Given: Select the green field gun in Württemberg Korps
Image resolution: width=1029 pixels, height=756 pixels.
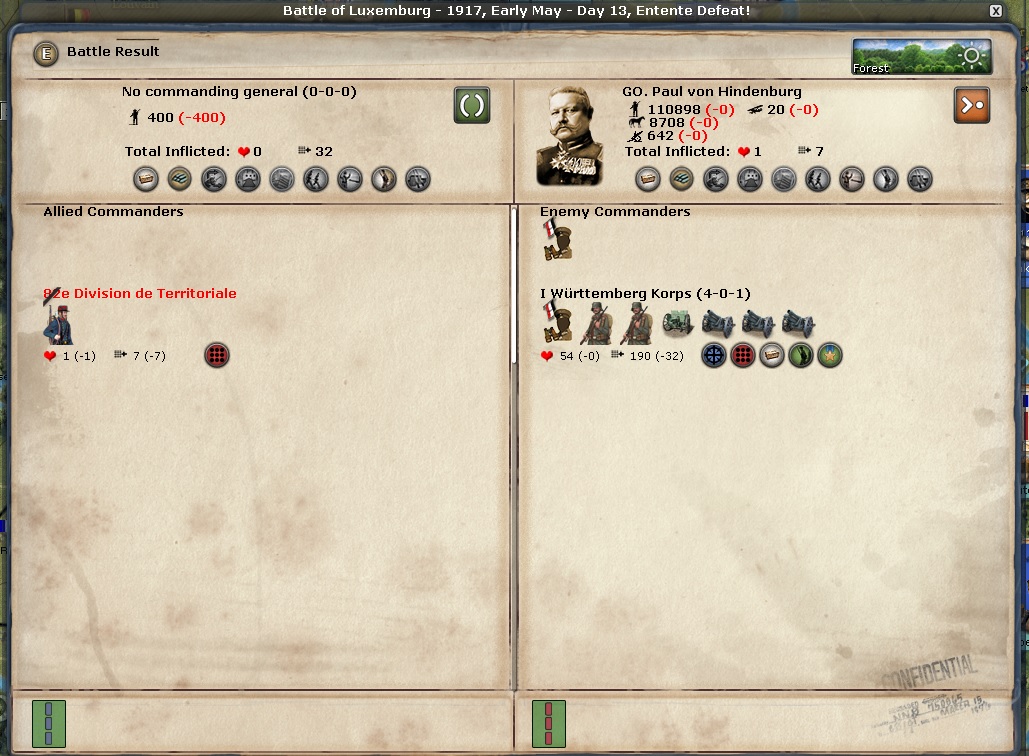Looking at the screenshot, I should (679, 323).
